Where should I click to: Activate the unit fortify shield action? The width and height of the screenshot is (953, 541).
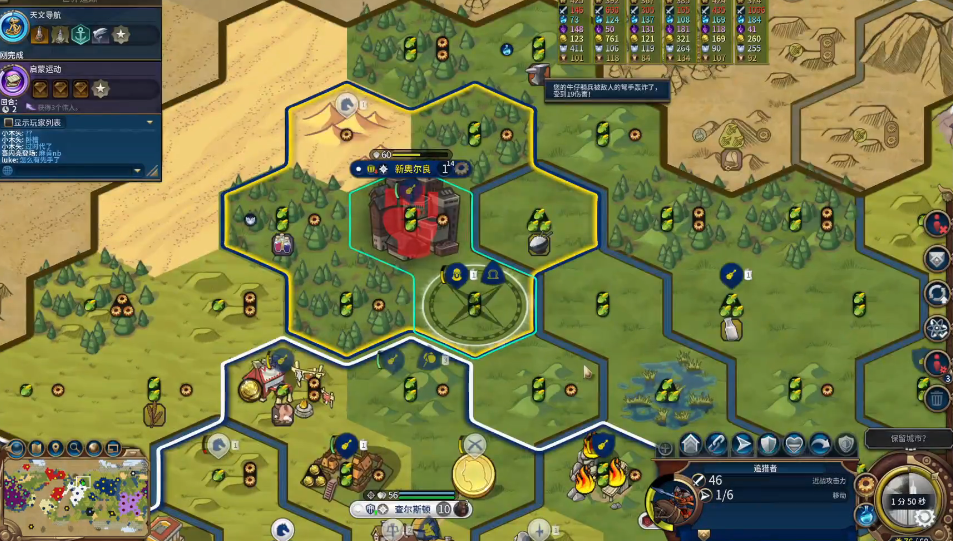pyautogui.click(x=768, y=443)
